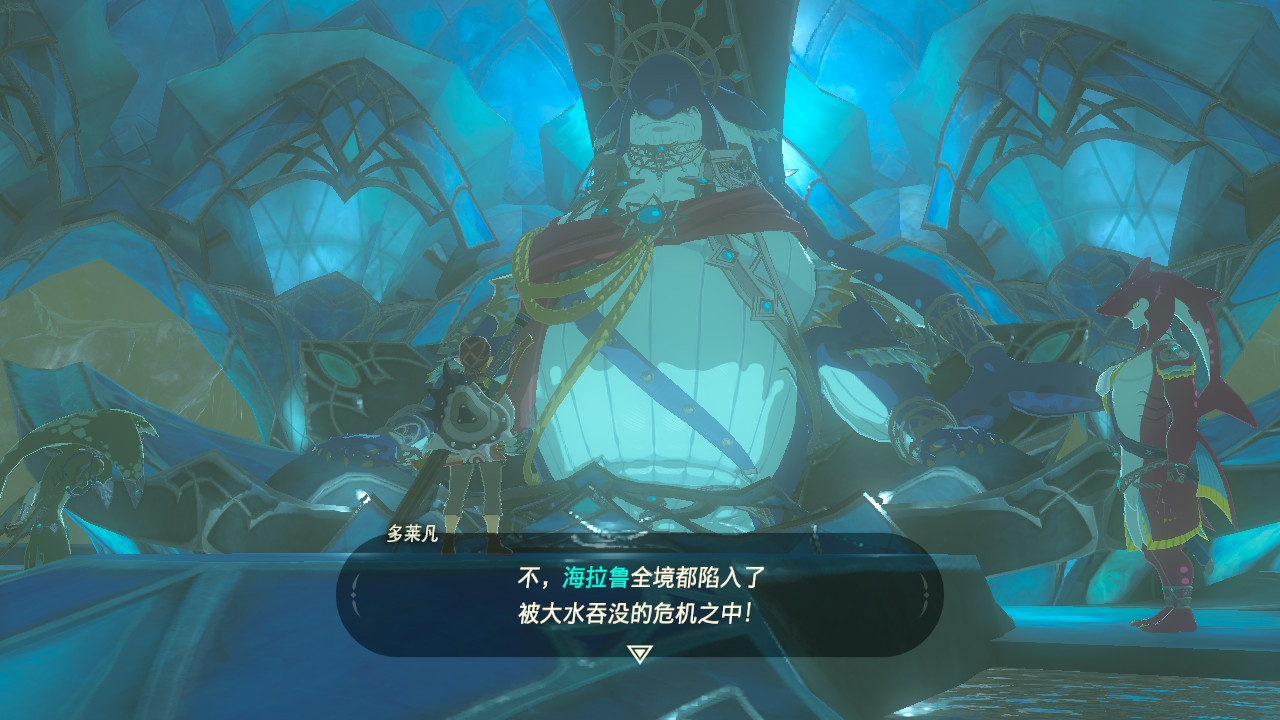Image resolution: width=1280 pixels, height=720 pixels.
Task: Advance dialogue with the downward triangle arrow
Action: [639, 653]
